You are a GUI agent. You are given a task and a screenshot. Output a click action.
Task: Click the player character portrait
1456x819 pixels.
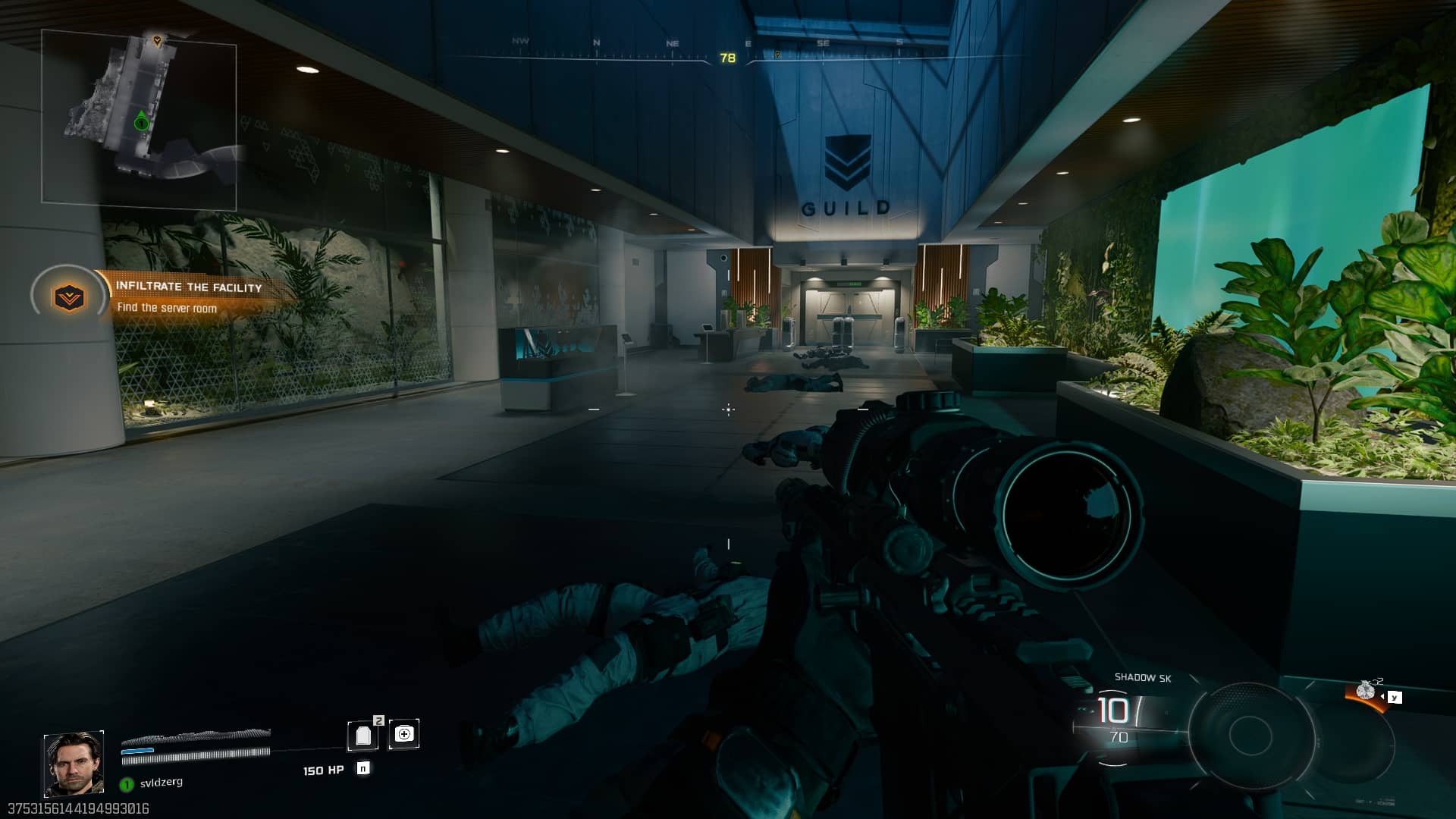(x=74, y=764)
